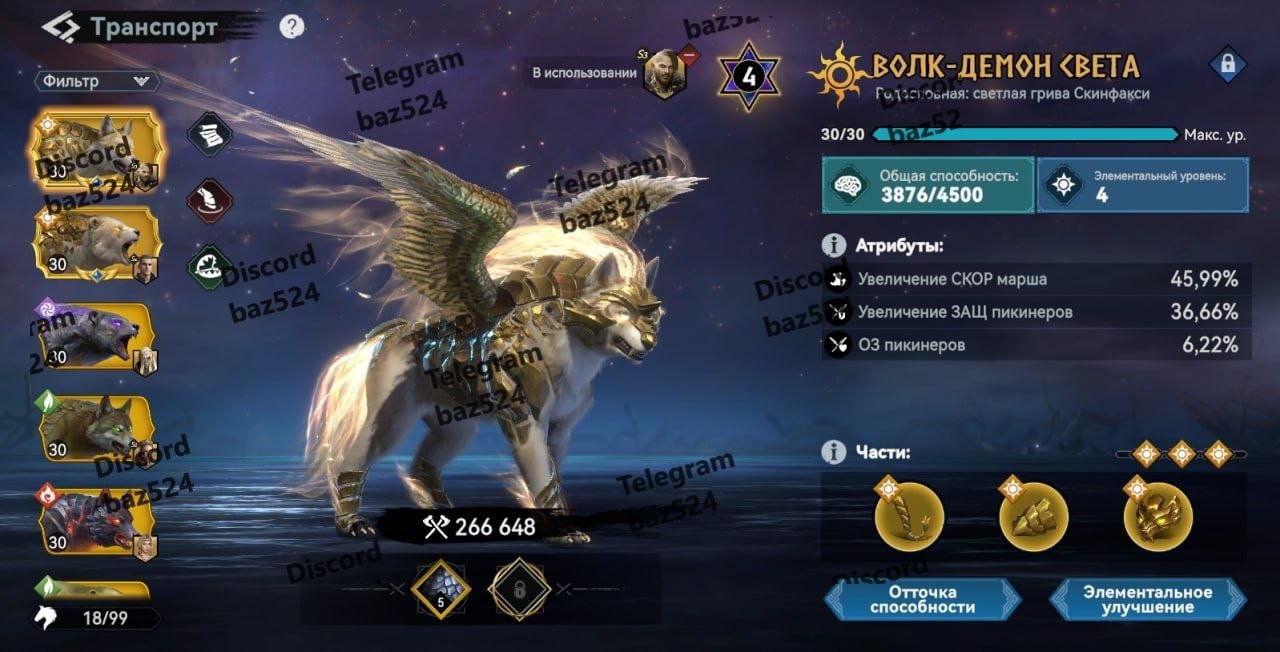Show info for Атрибуты

click(832, 245)
